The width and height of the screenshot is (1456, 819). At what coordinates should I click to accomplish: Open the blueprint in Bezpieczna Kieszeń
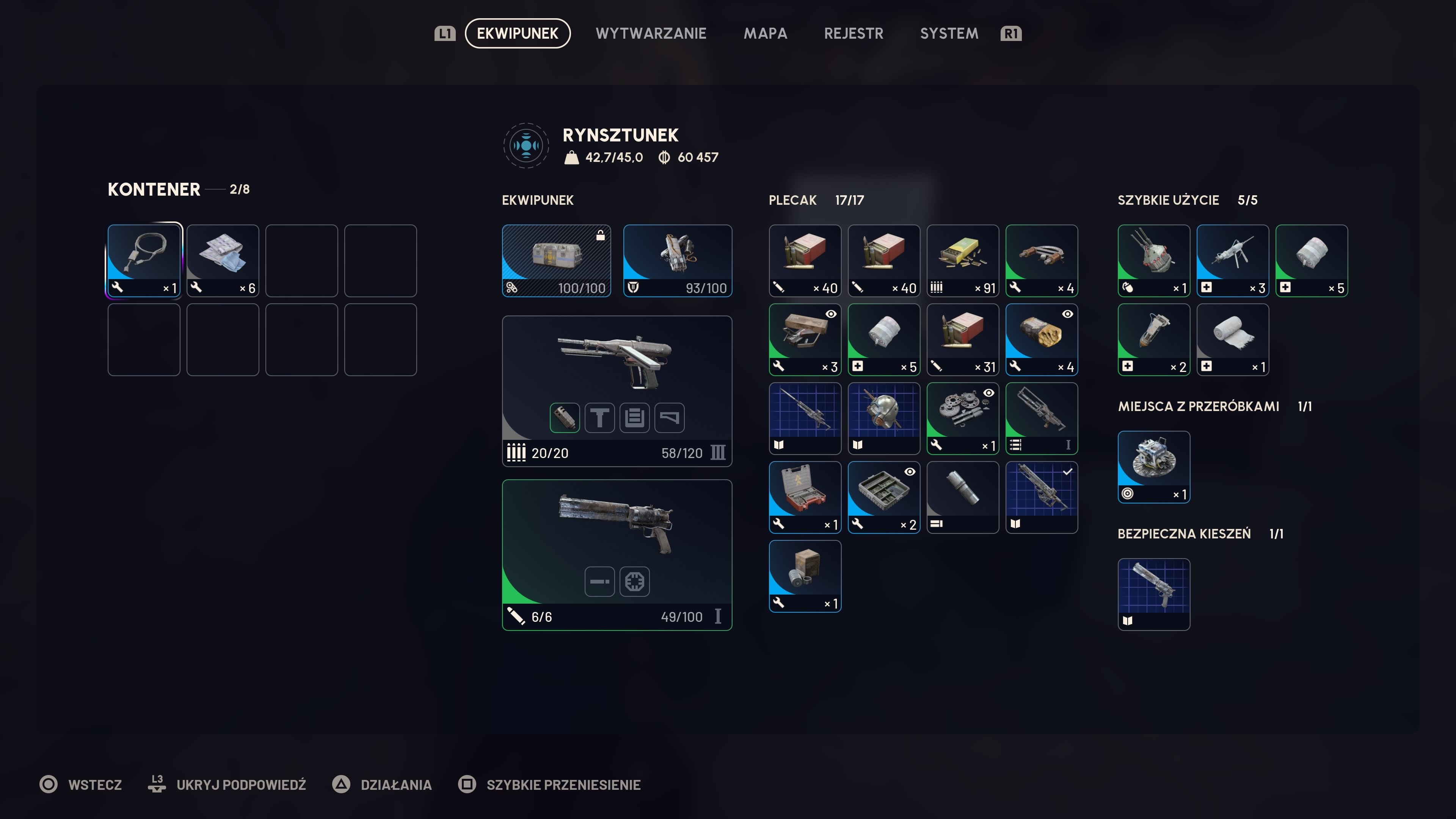(1153, 593)
